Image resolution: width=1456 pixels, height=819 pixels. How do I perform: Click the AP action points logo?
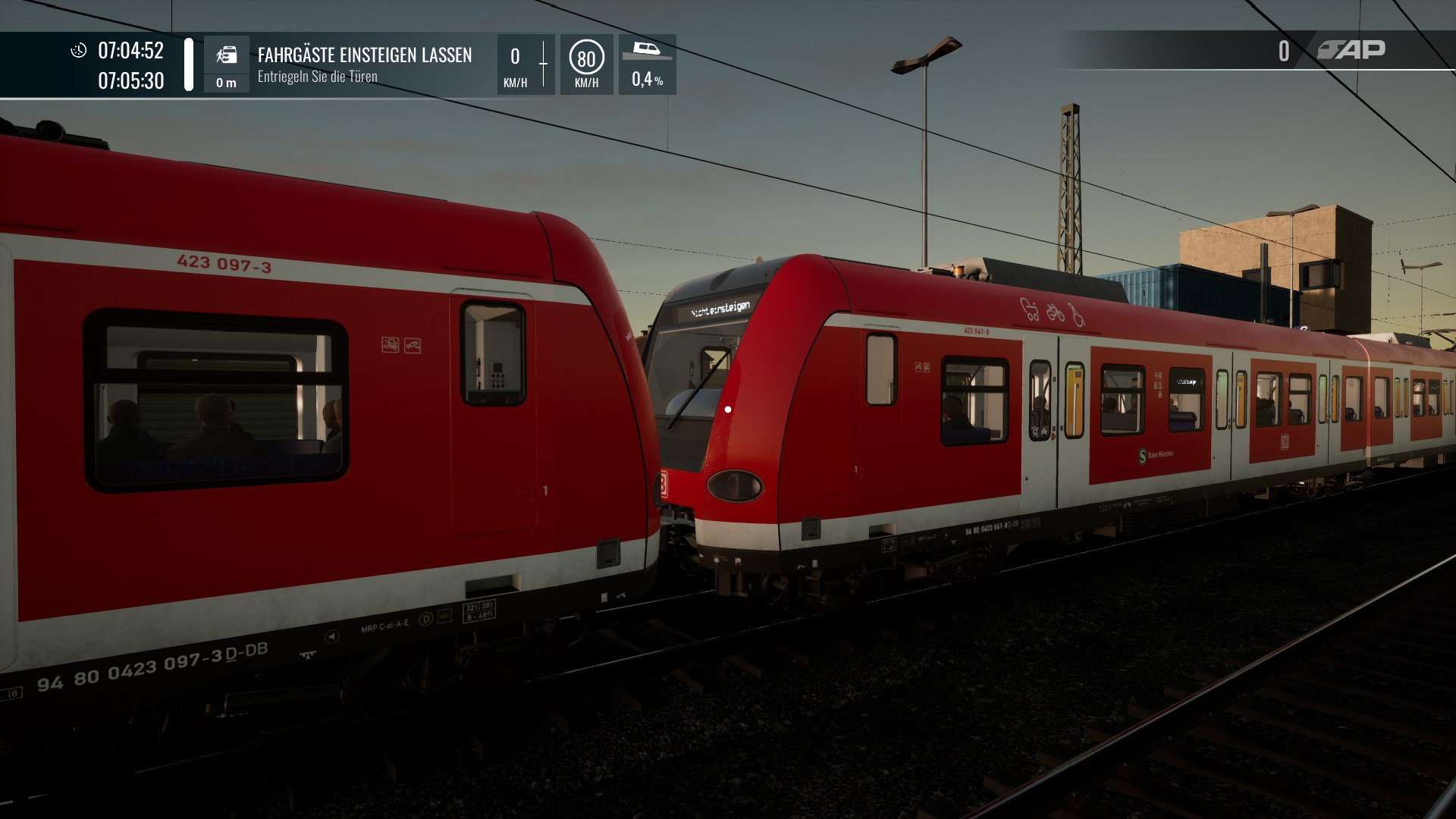click(1351, 50)
